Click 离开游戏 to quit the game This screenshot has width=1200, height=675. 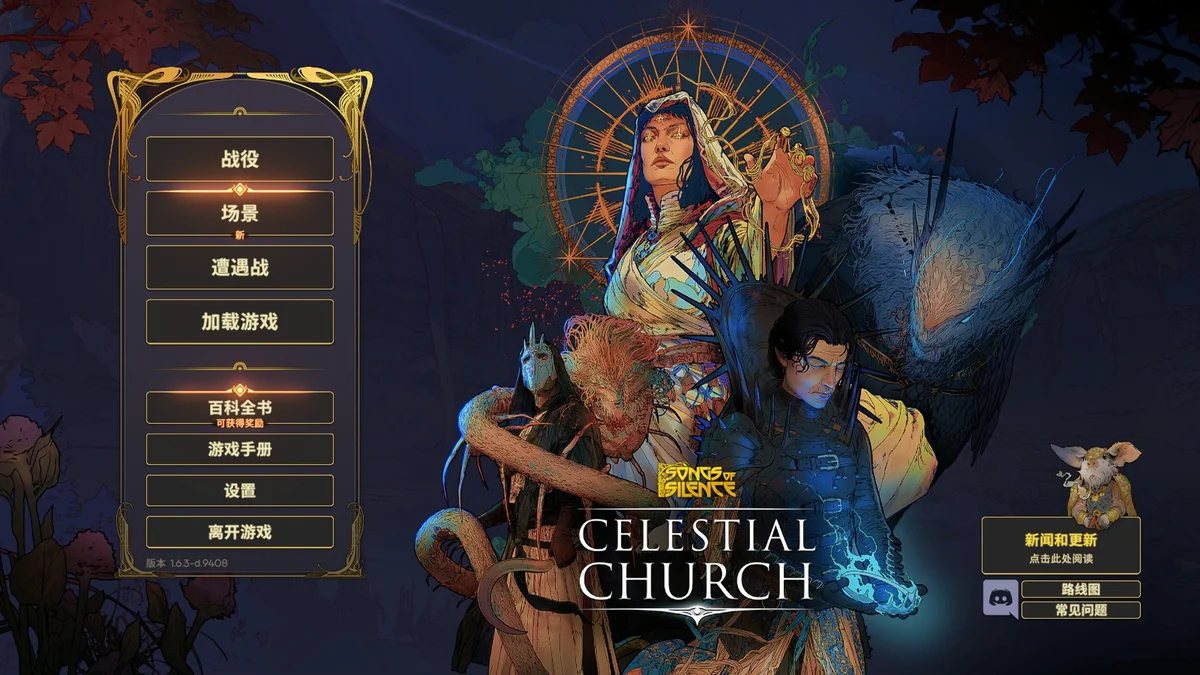[x=240, y=532]
